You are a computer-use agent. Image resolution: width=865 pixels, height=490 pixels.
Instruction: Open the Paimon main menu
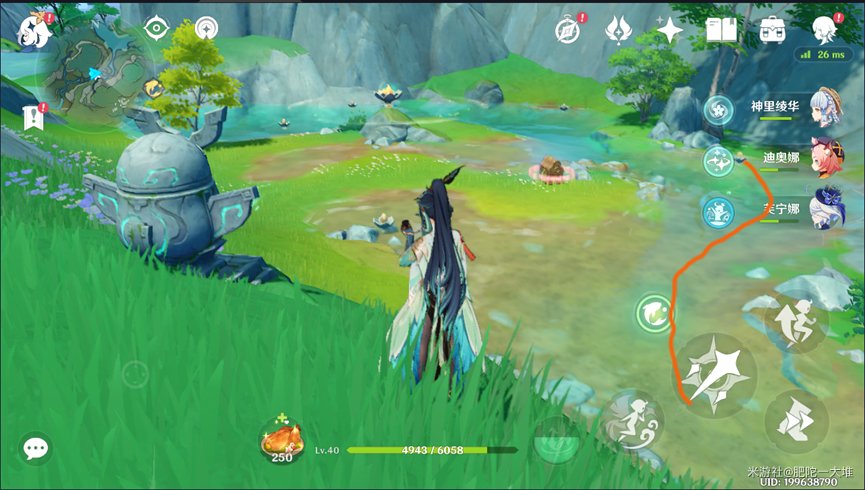[x=33, y=29]
